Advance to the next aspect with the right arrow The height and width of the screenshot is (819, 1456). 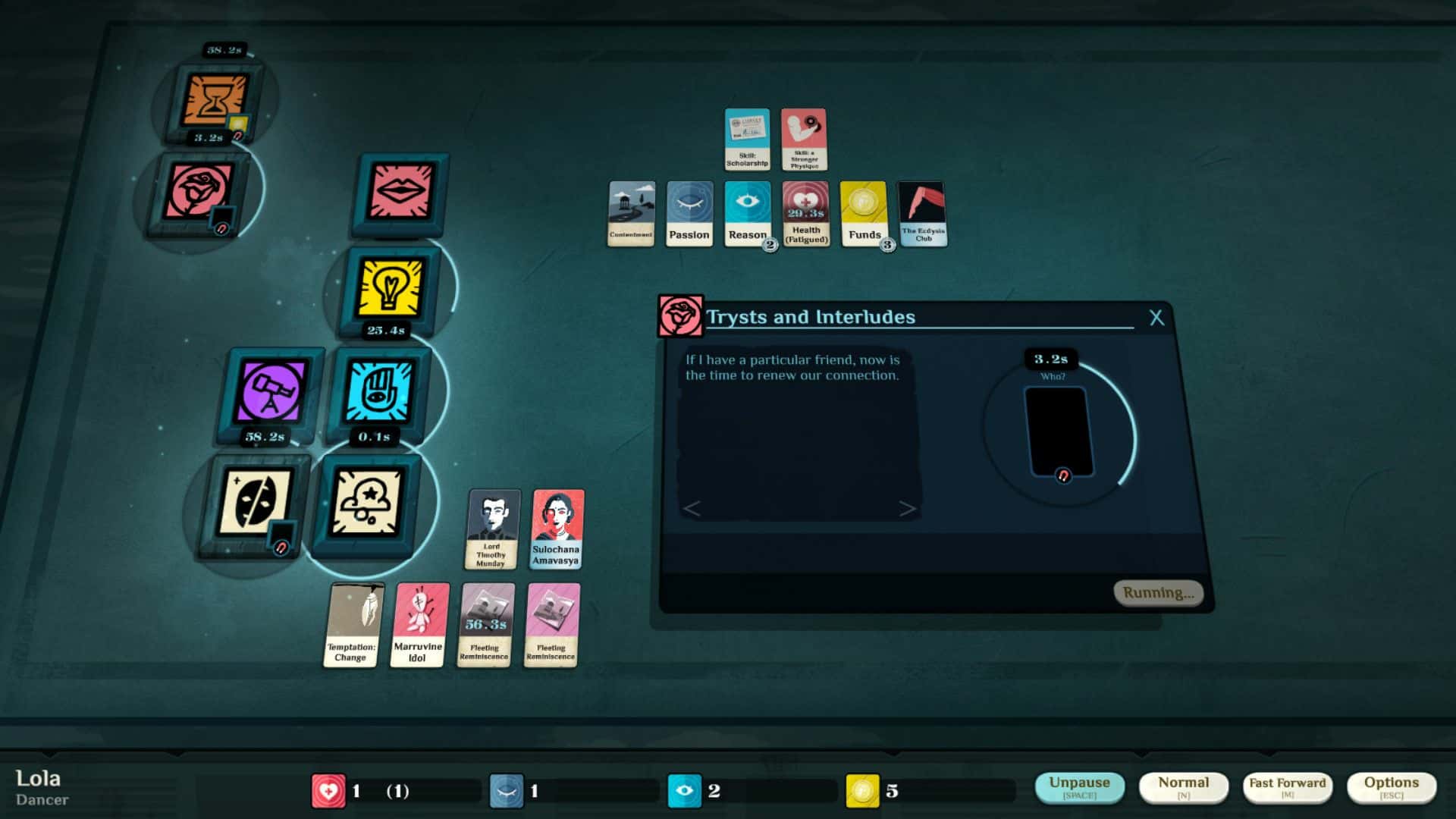pyautogui.click(x=908, y=509)
